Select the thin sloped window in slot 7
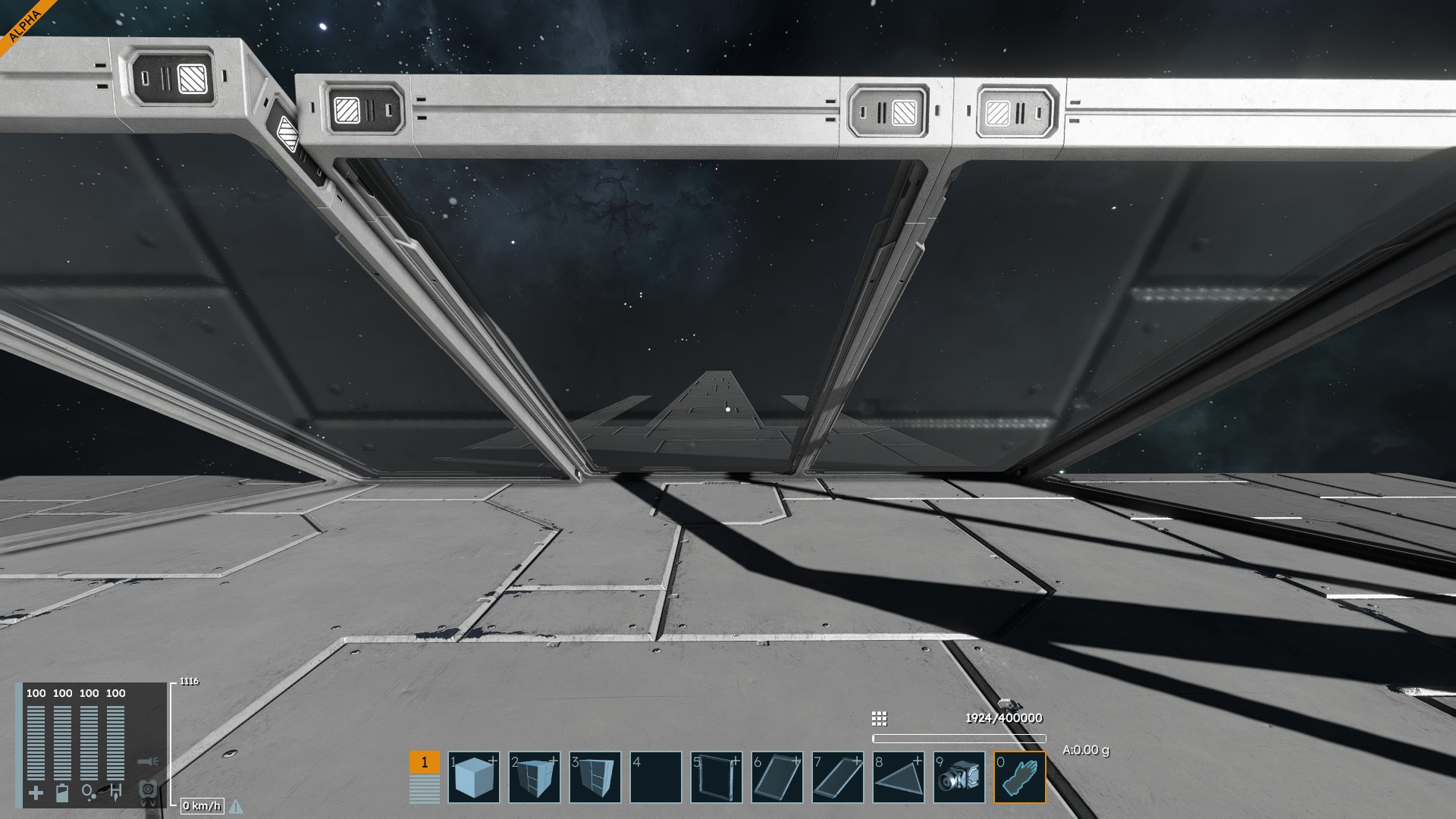The width and height of the screenshot is (1456, 819). 838,777
